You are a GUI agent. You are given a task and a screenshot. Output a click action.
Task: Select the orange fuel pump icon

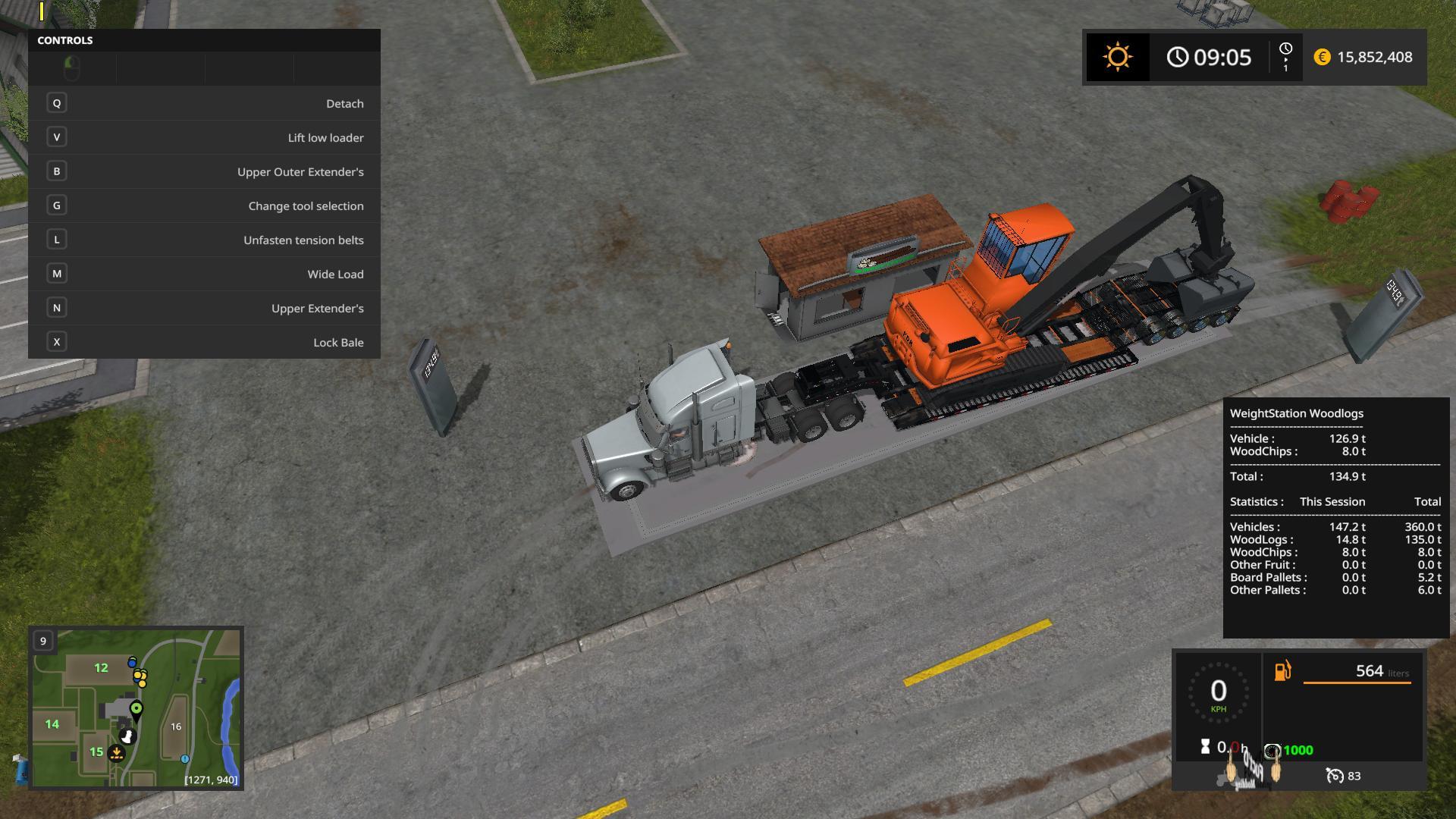[1282, 671]
